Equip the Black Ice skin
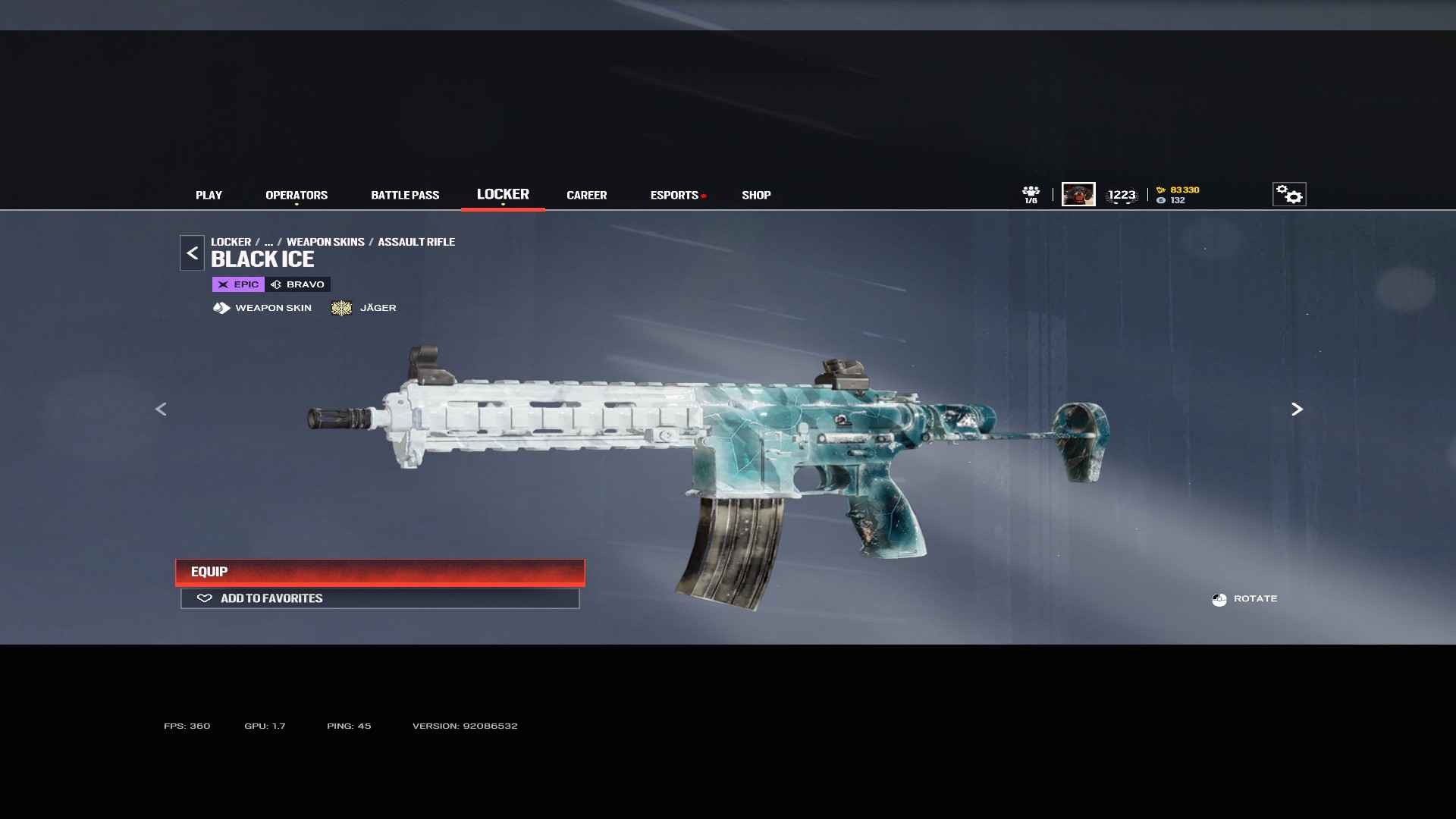 (380, 572)
